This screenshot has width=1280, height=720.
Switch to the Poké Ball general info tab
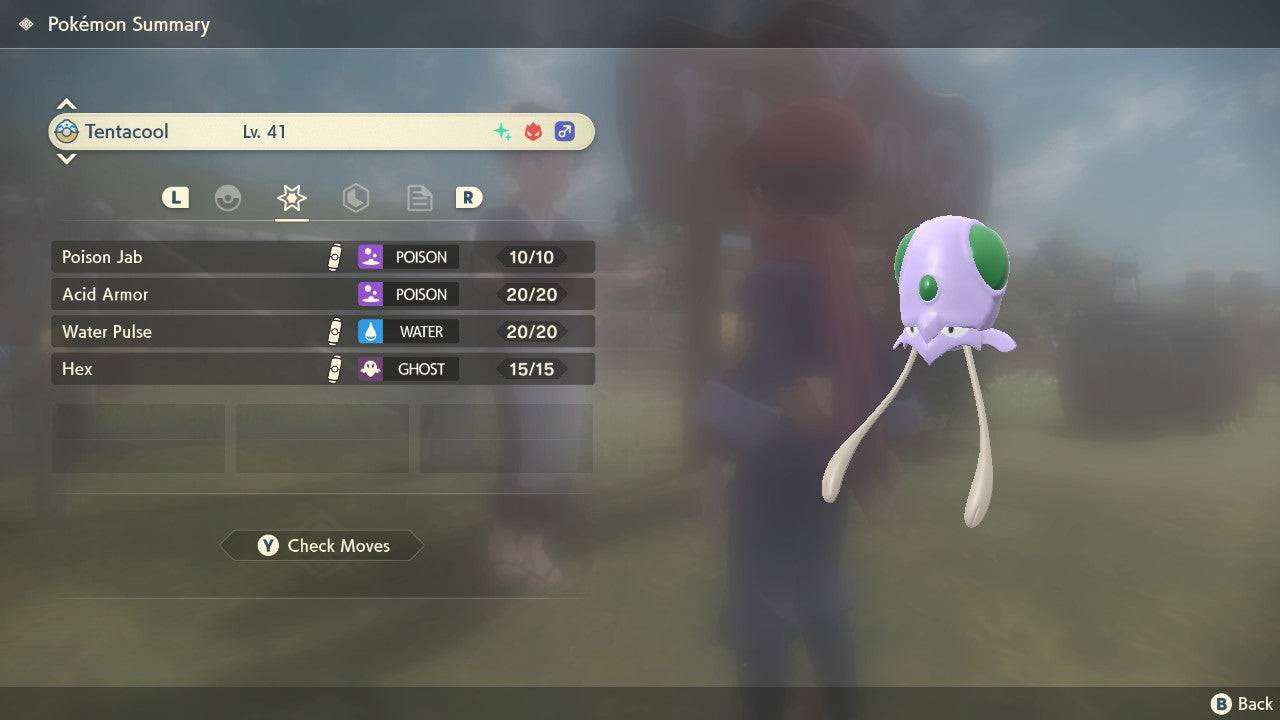coord(228,198)
